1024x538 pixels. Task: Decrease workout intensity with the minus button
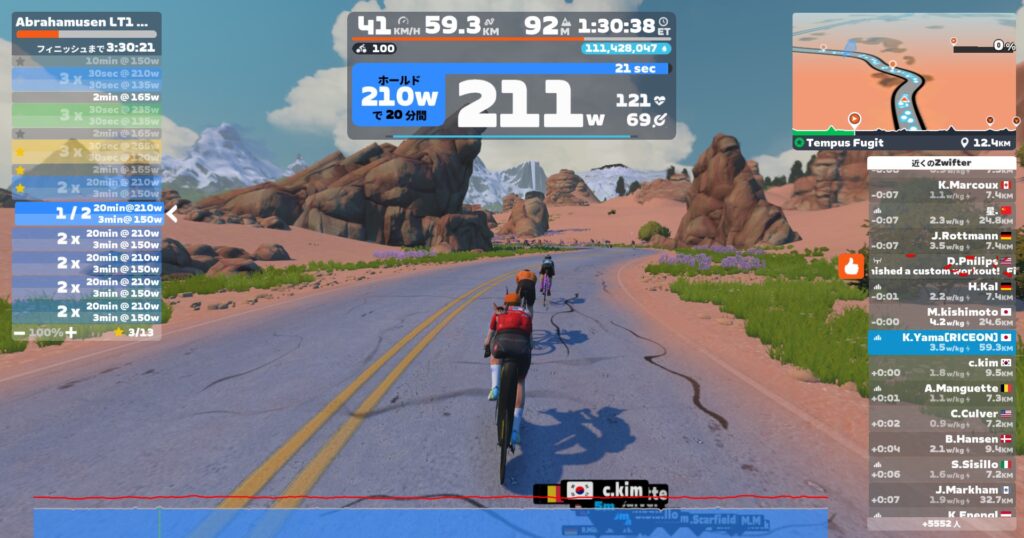click(20, 332)
